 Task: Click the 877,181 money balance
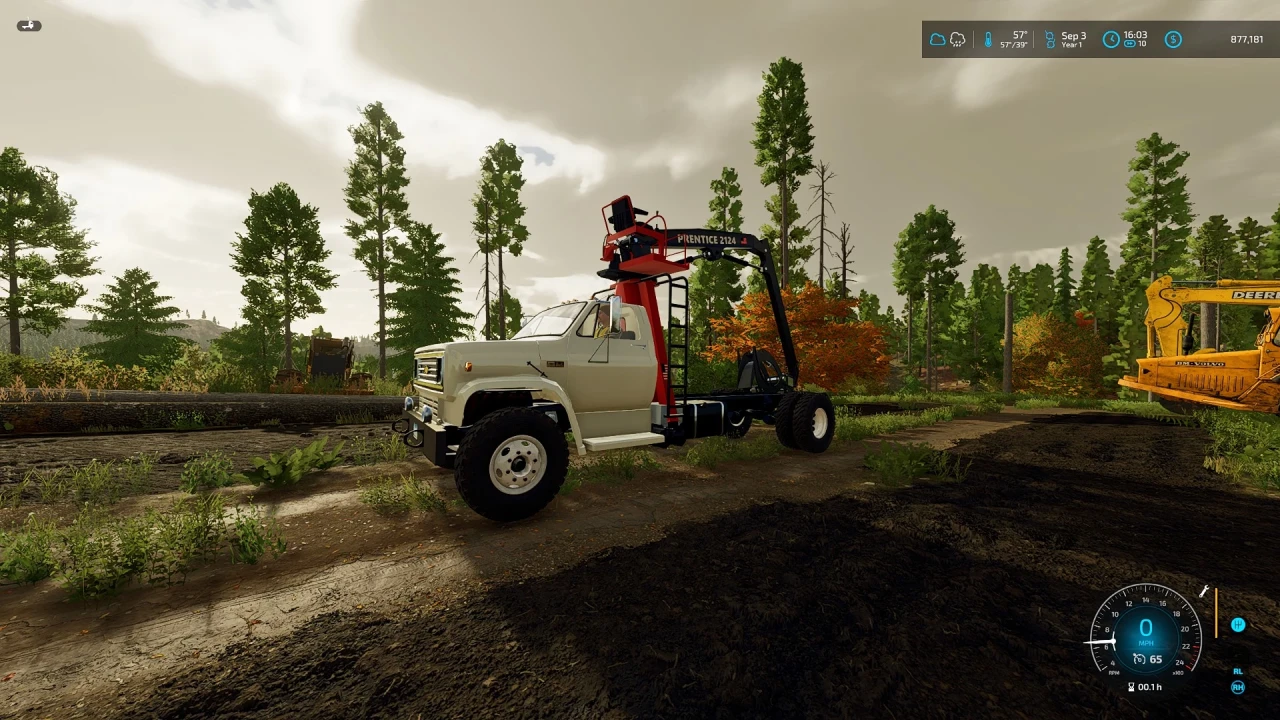click(x=1247, y=38)
